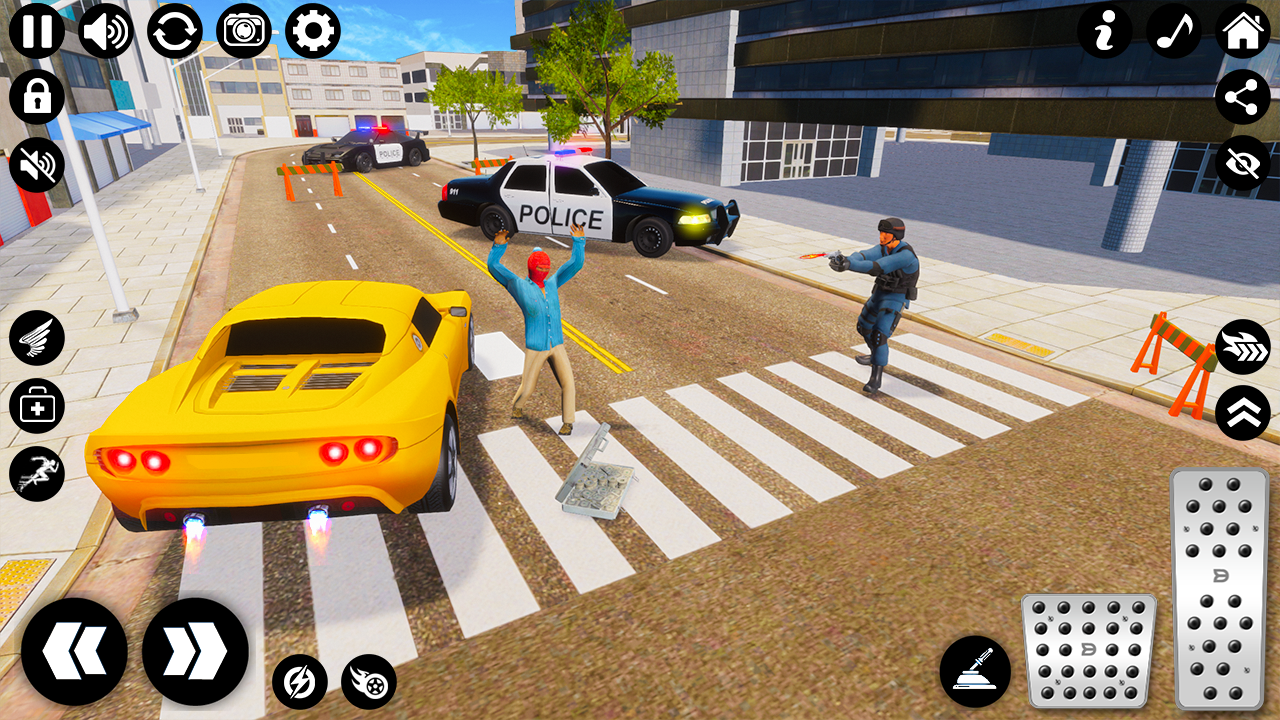Exit the vehicle with the running icon
This screenshot has width=1280, height=720.
pos(36,472)
